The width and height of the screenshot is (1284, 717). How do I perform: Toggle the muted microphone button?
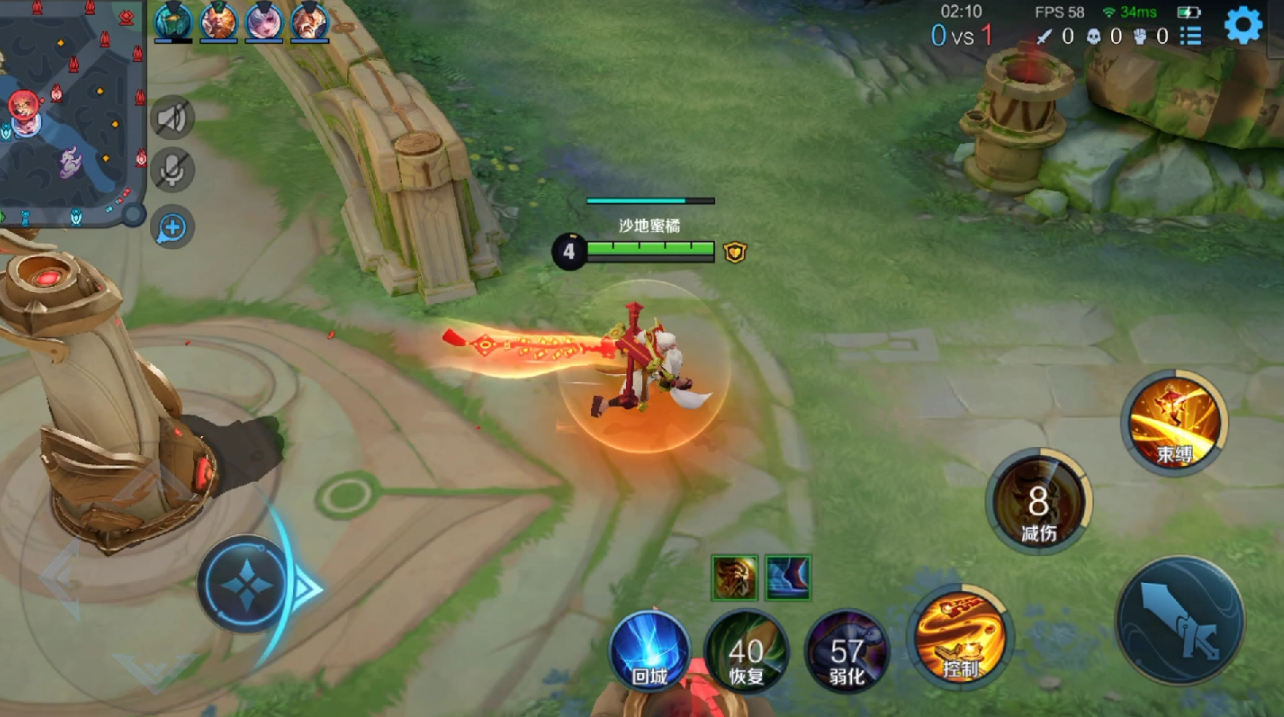[173, 171]
